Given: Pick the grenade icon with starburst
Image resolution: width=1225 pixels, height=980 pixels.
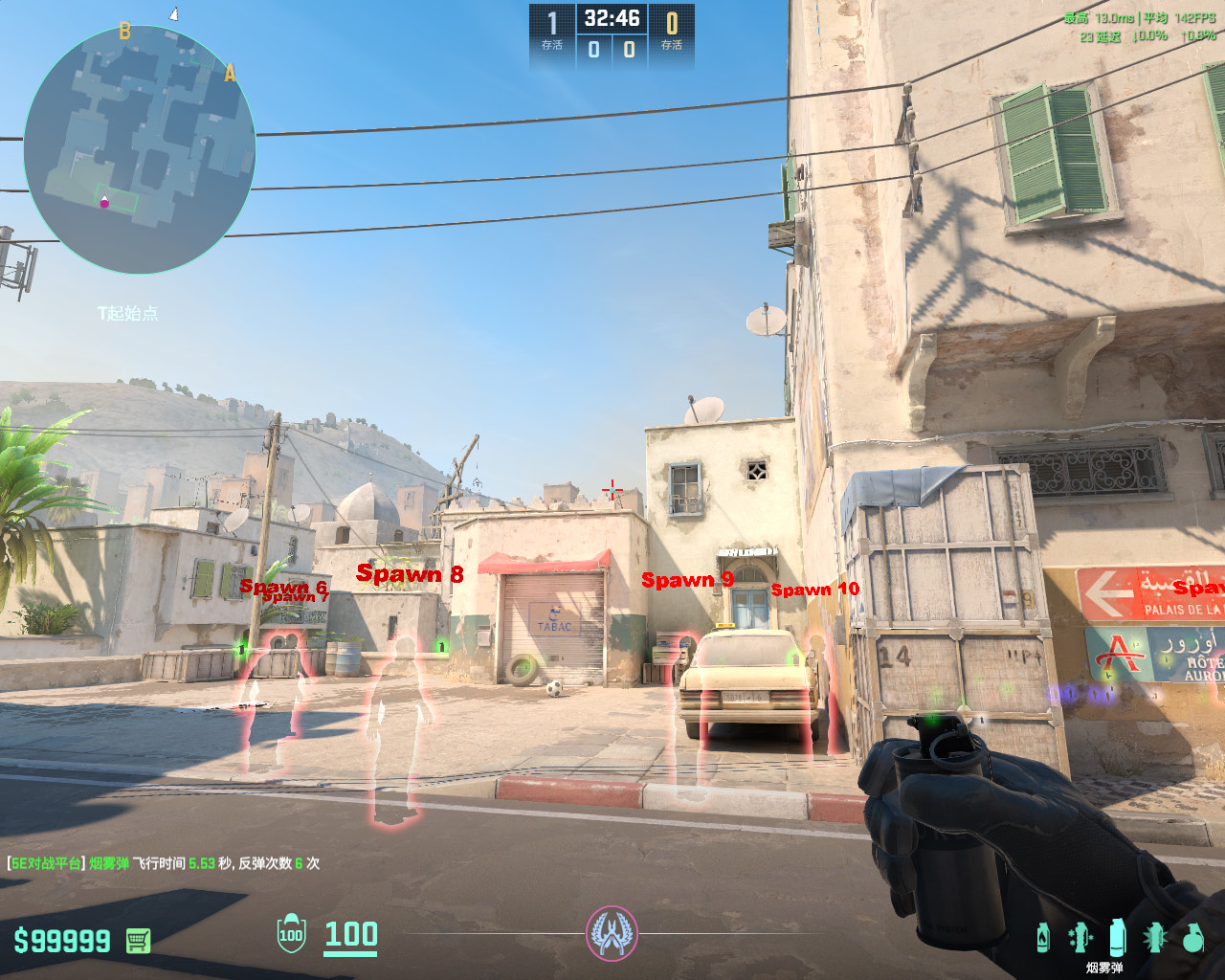Looking at the screenshot, I should (1155, 937).
